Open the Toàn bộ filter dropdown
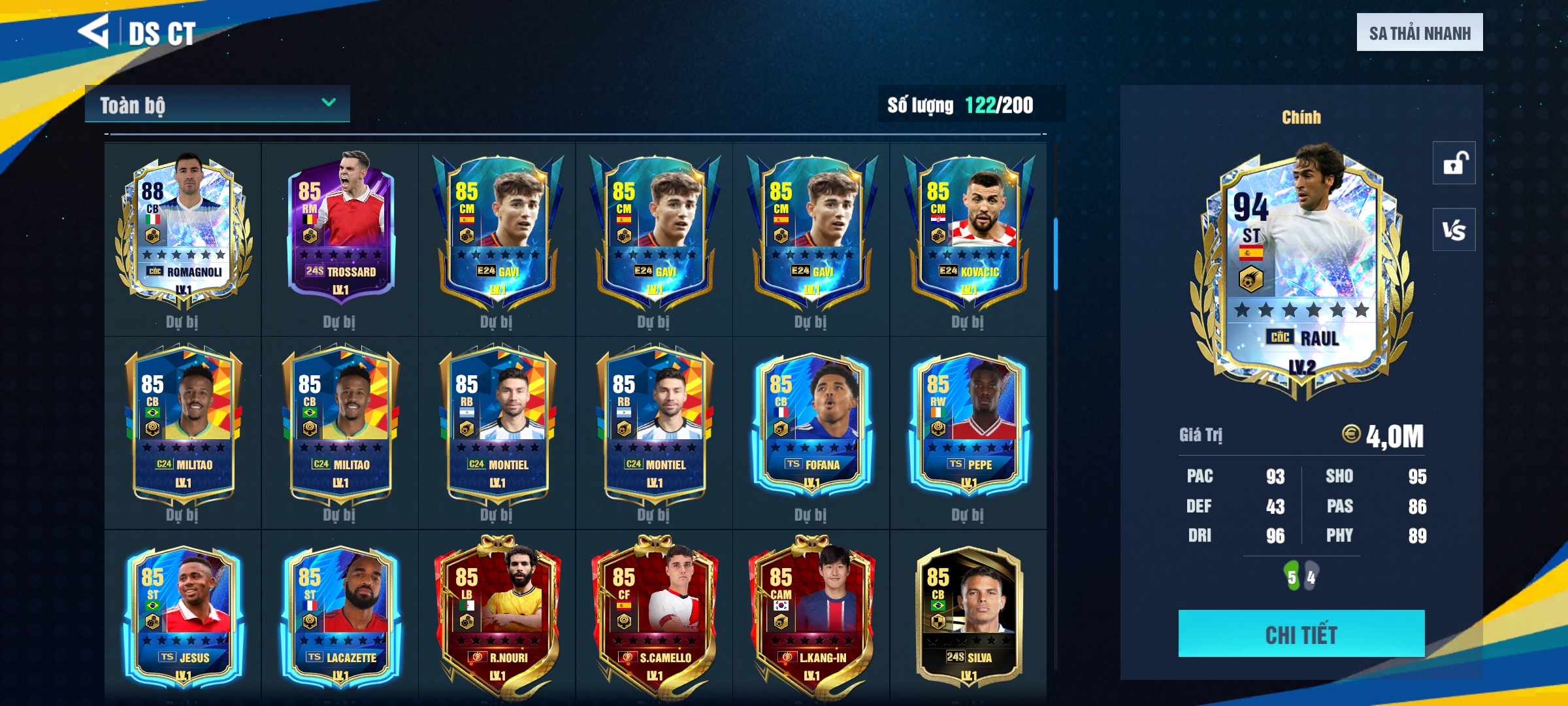This screenshot has width=1568, height=706. click(217, 104)
